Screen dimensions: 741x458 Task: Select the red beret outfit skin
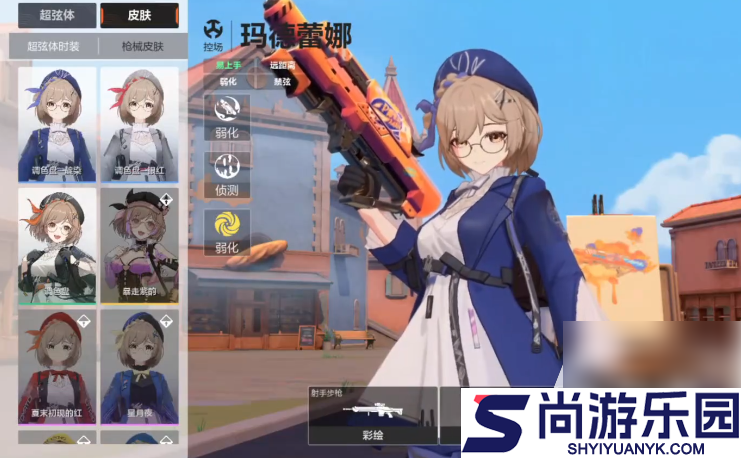[56, 365]
